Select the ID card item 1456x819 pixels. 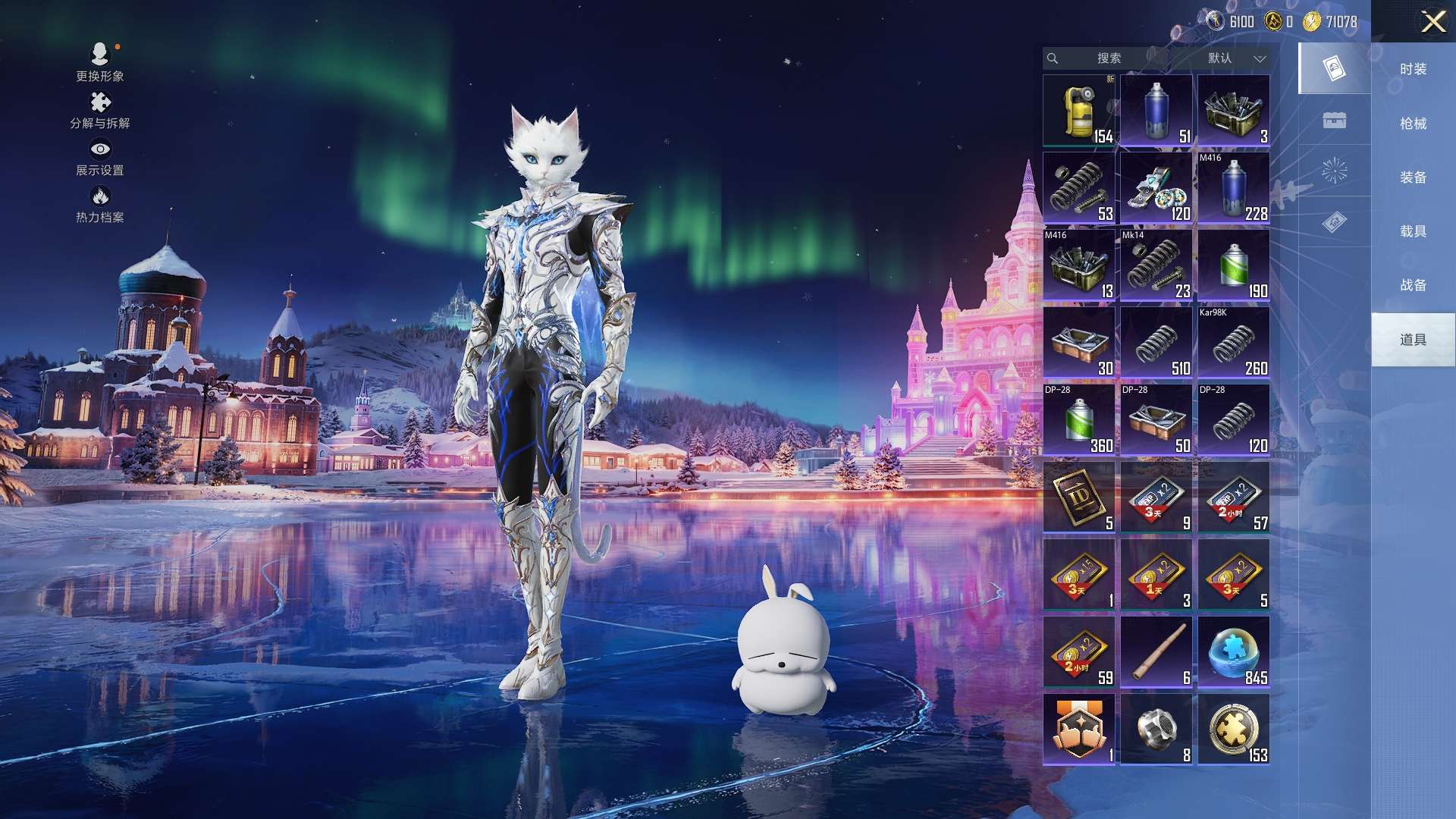(1079, 497)
